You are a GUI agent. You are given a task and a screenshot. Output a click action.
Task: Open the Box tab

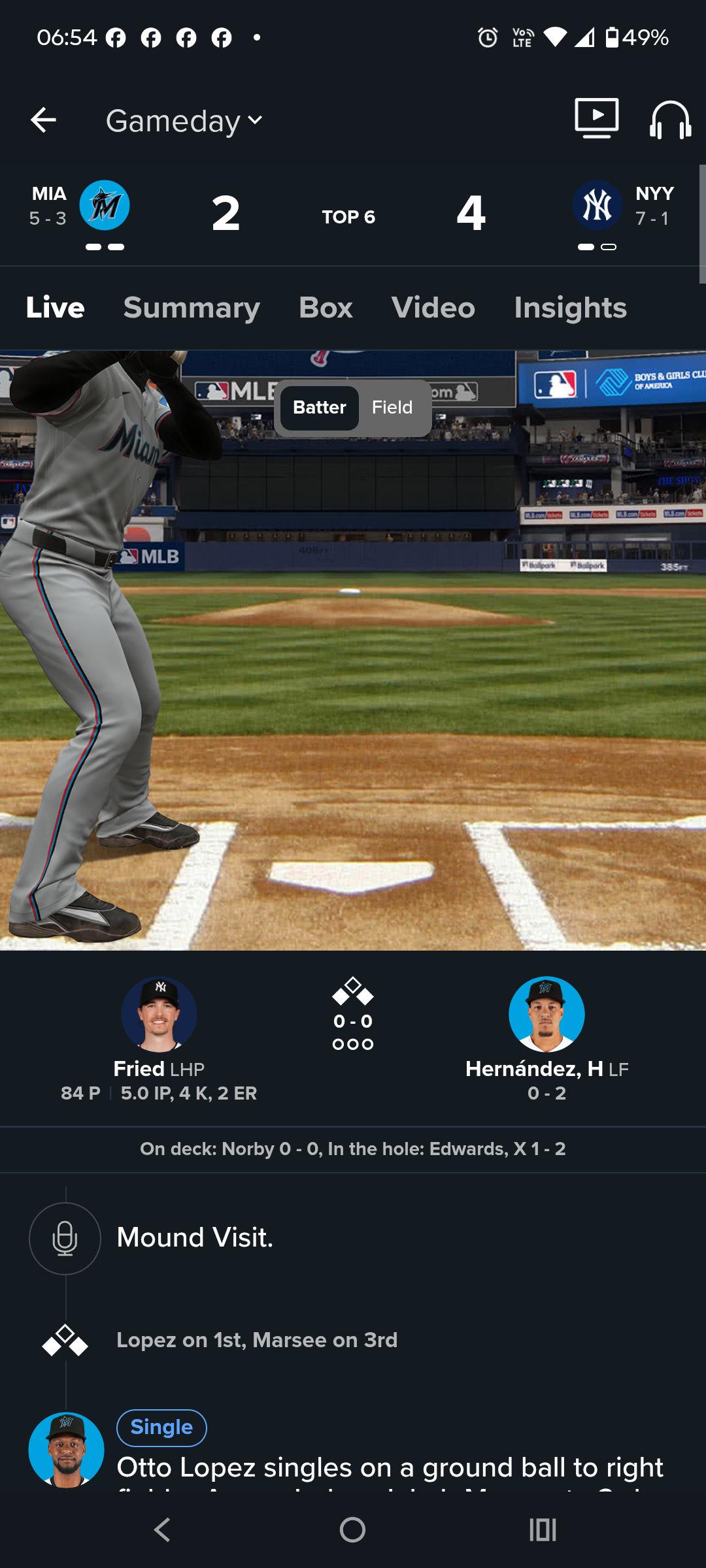pyautogui.click(x=326, y=308)
